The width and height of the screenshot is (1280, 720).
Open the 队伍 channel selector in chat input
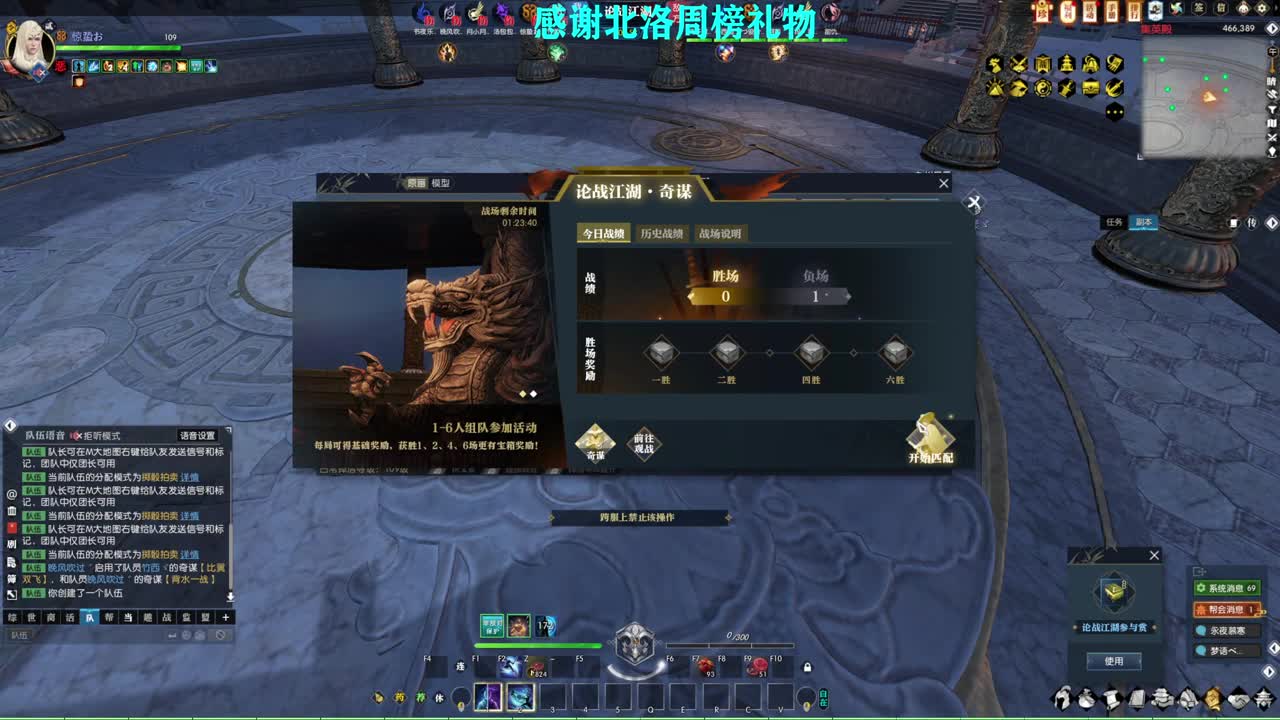tap(20, 635)
